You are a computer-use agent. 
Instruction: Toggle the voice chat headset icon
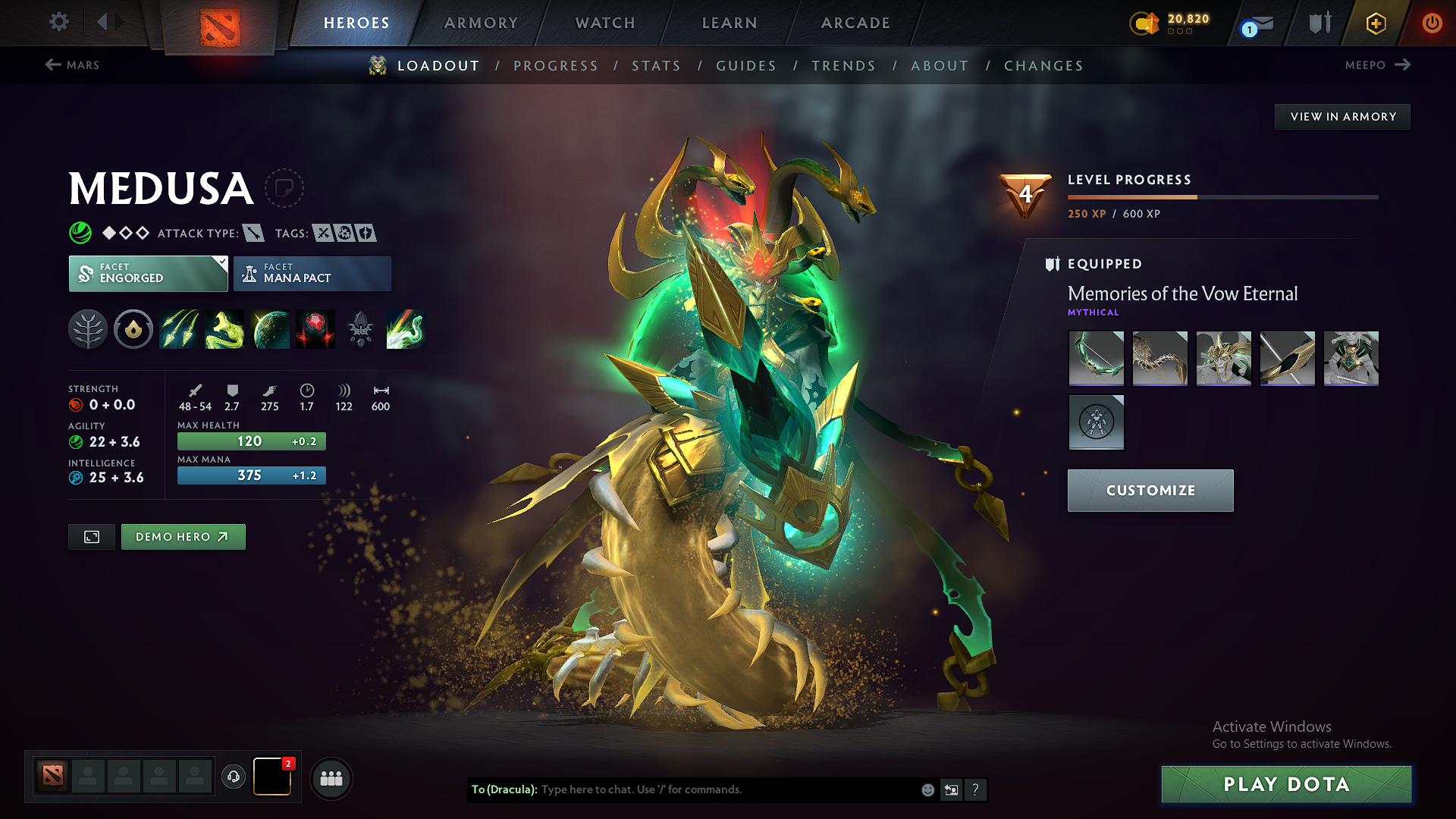pos(233,778)
